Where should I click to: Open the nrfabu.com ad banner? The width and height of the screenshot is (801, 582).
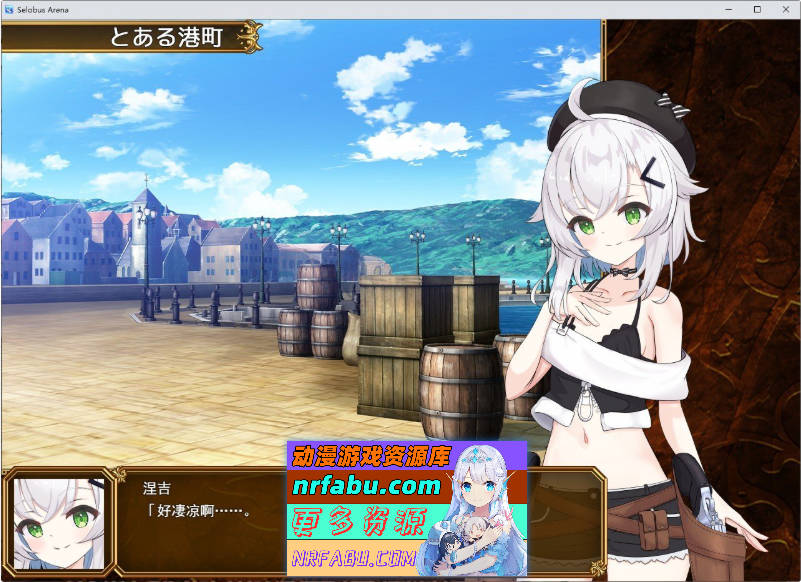coord(406,508)
